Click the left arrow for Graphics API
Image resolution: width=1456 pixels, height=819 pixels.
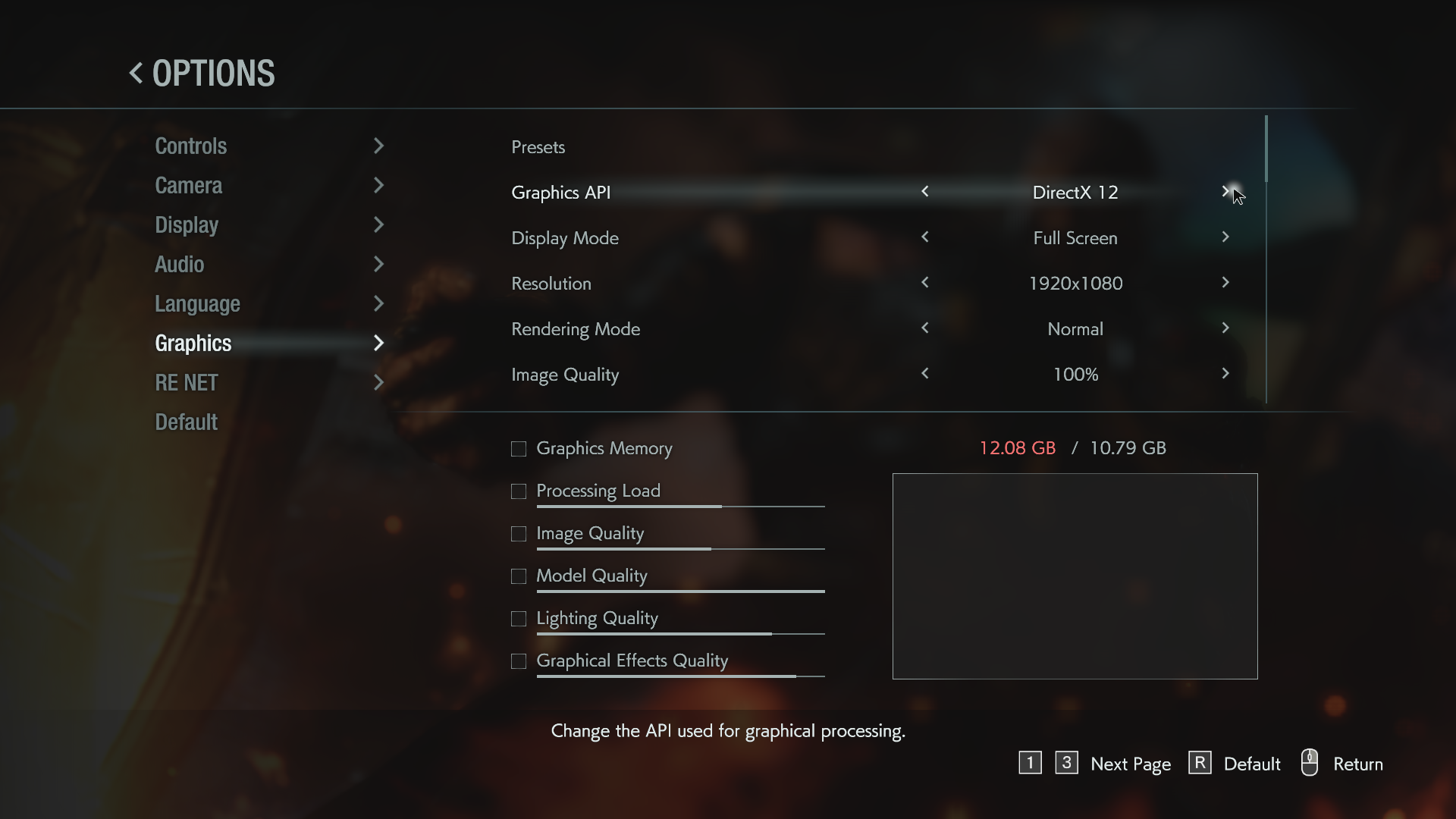click(x=925, y=192)
